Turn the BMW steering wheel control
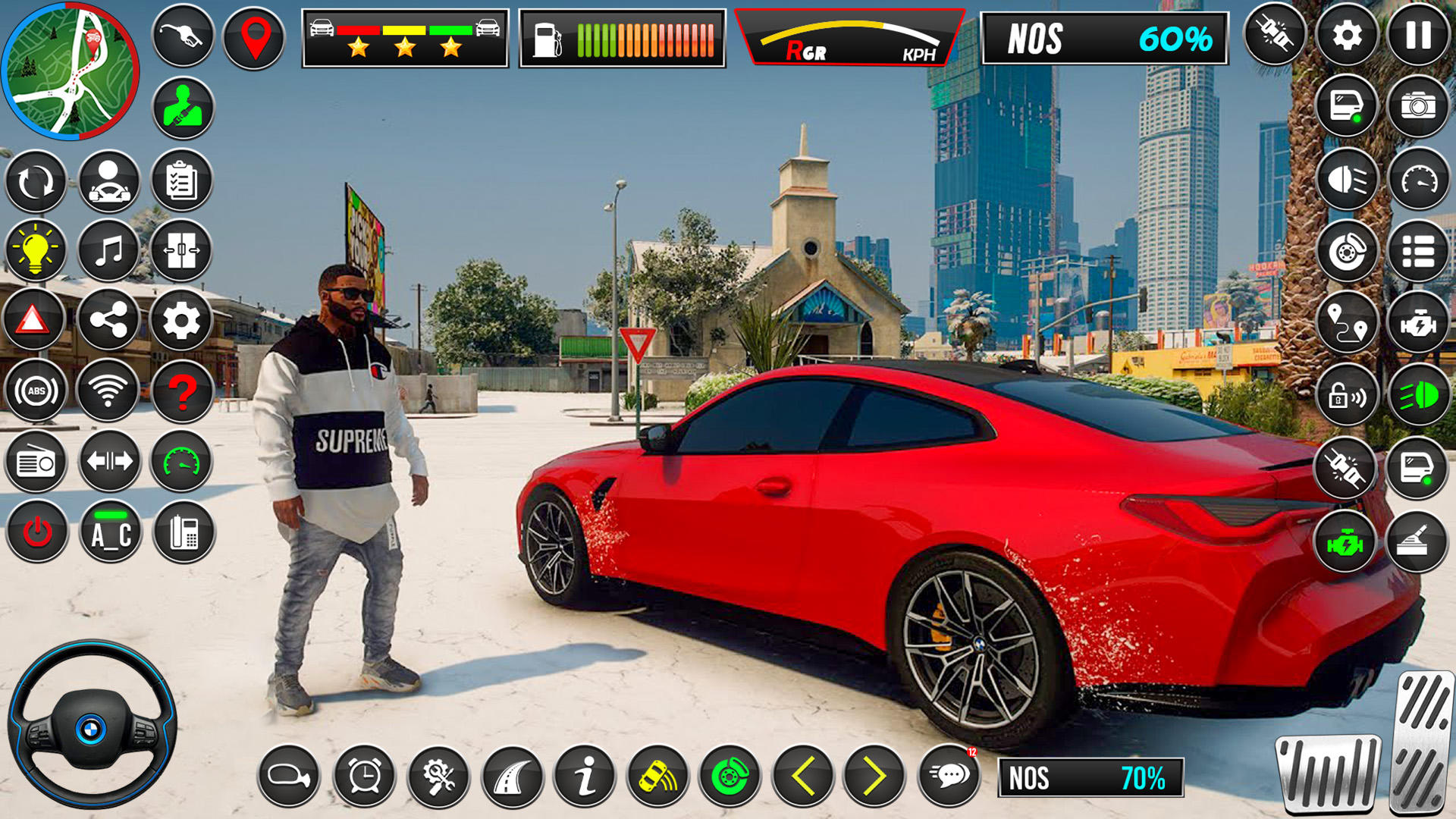The image size is (1456, 819). [x=92, y=724]
